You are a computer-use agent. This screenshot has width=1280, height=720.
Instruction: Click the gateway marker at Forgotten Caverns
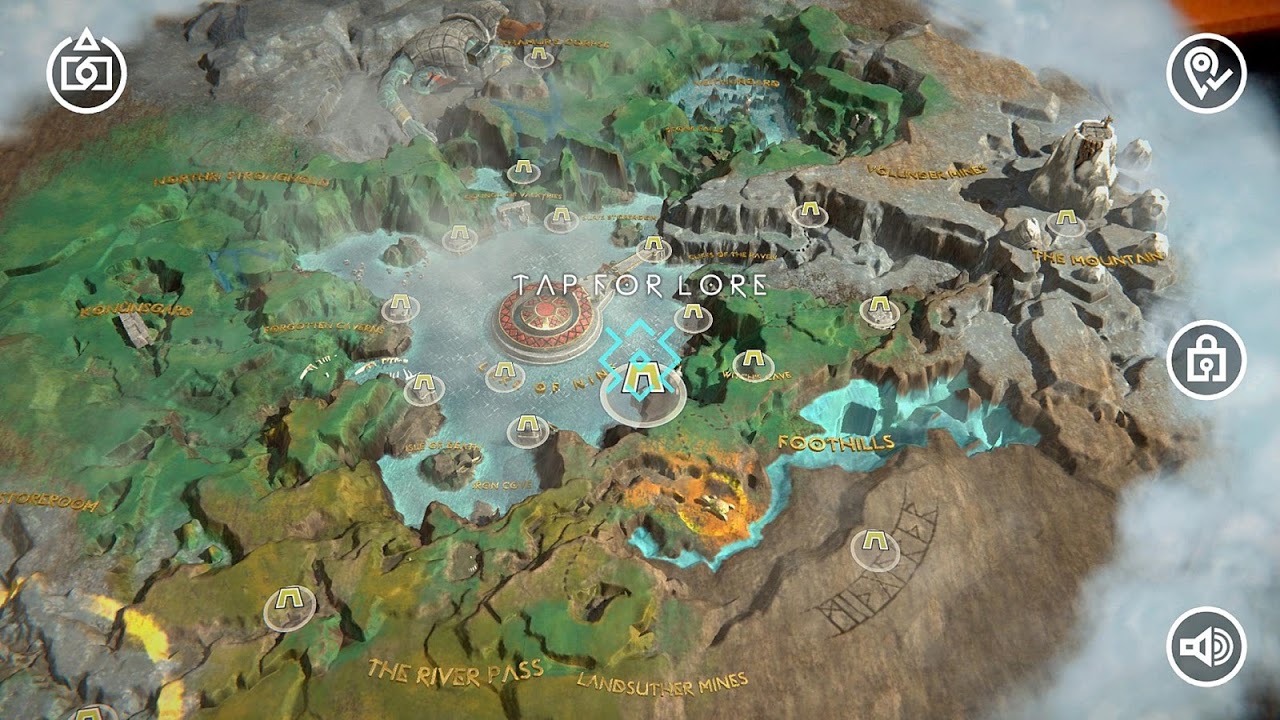coord(398,303)
